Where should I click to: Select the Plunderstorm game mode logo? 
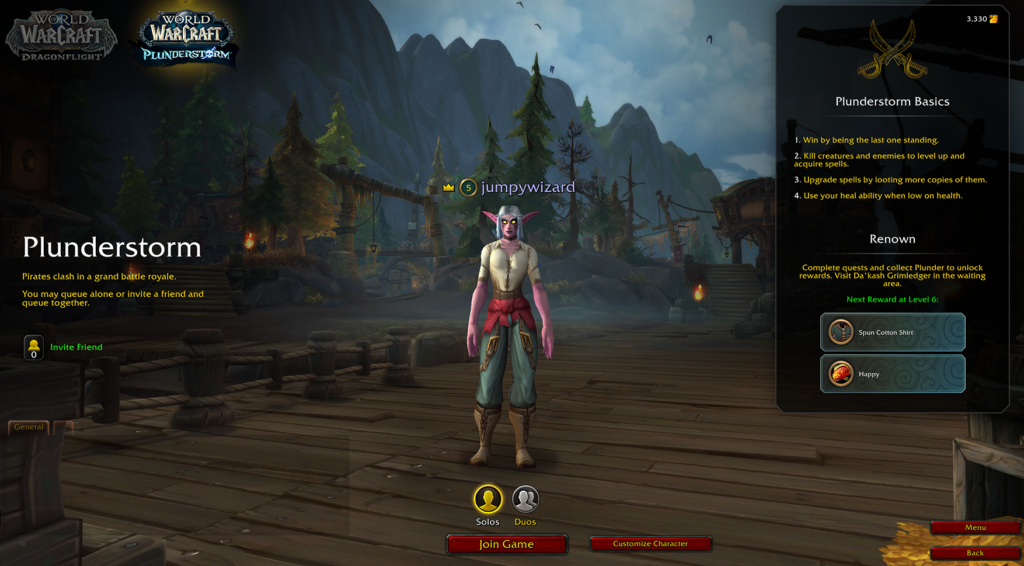point(187,38)
